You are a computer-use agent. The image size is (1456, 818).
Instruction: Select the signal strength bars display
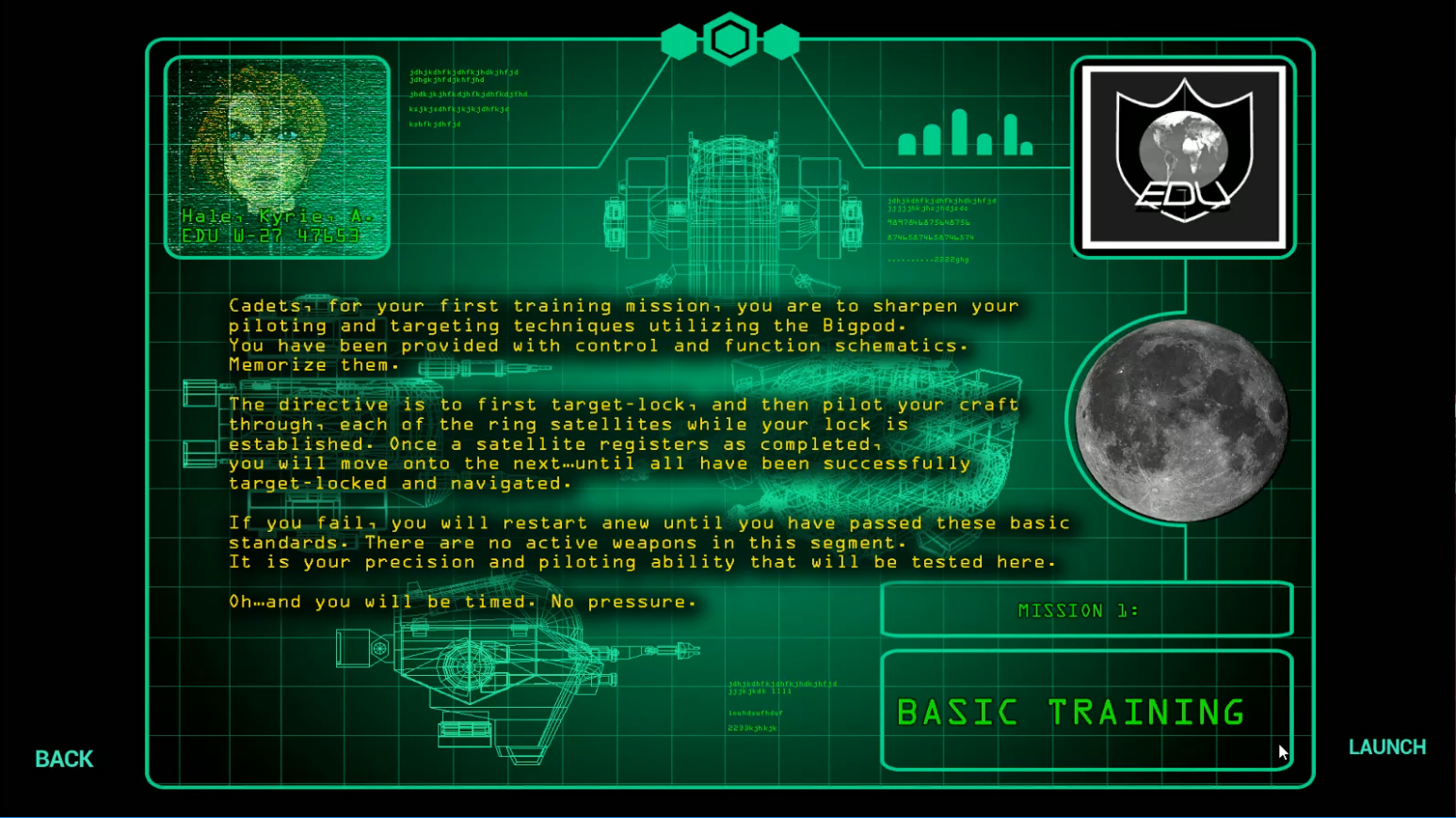click(x=963, y=132)
